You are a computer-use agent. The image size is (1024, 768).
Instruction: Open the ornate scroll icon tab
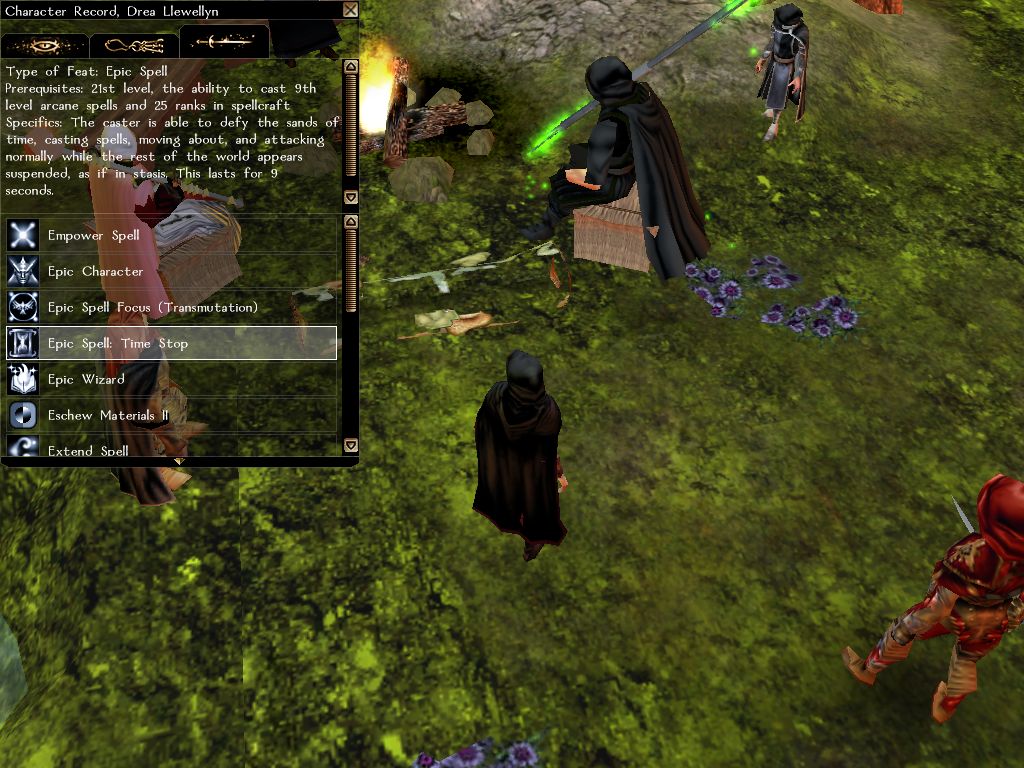(134, 45)
